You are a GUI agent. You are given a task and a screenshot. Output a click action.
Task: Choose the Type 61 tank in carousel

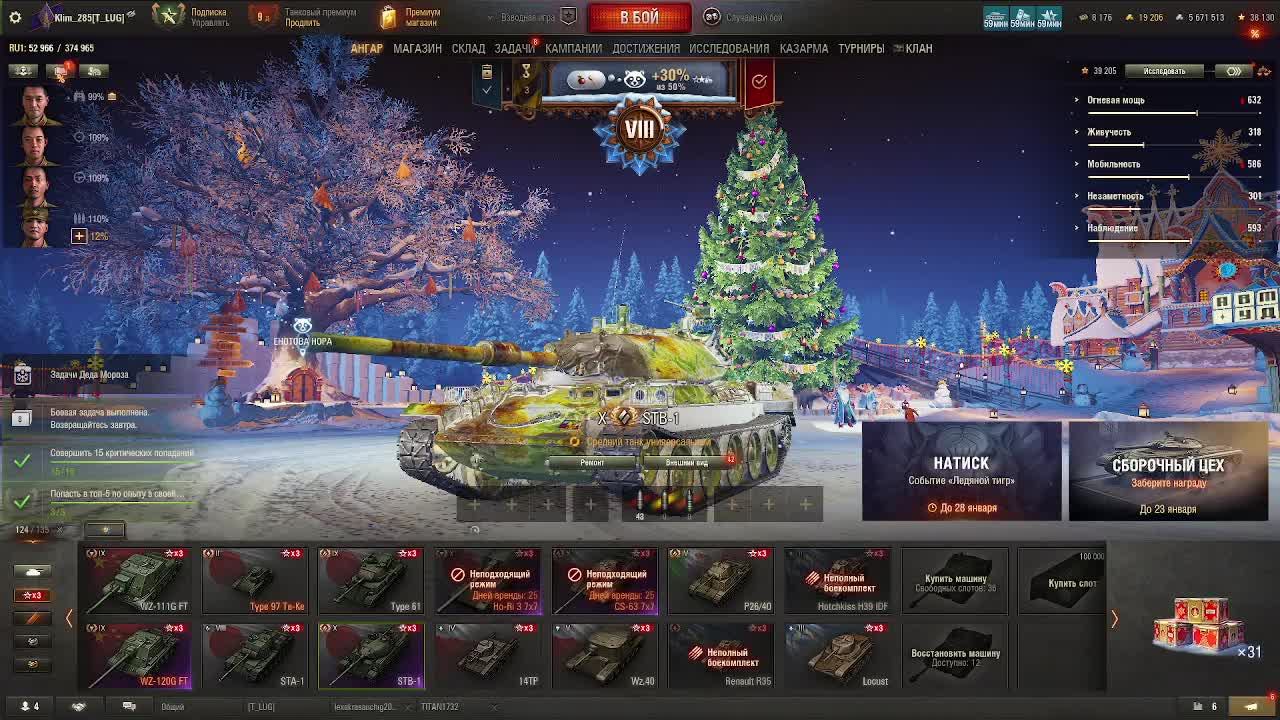[x=371, y=580]
